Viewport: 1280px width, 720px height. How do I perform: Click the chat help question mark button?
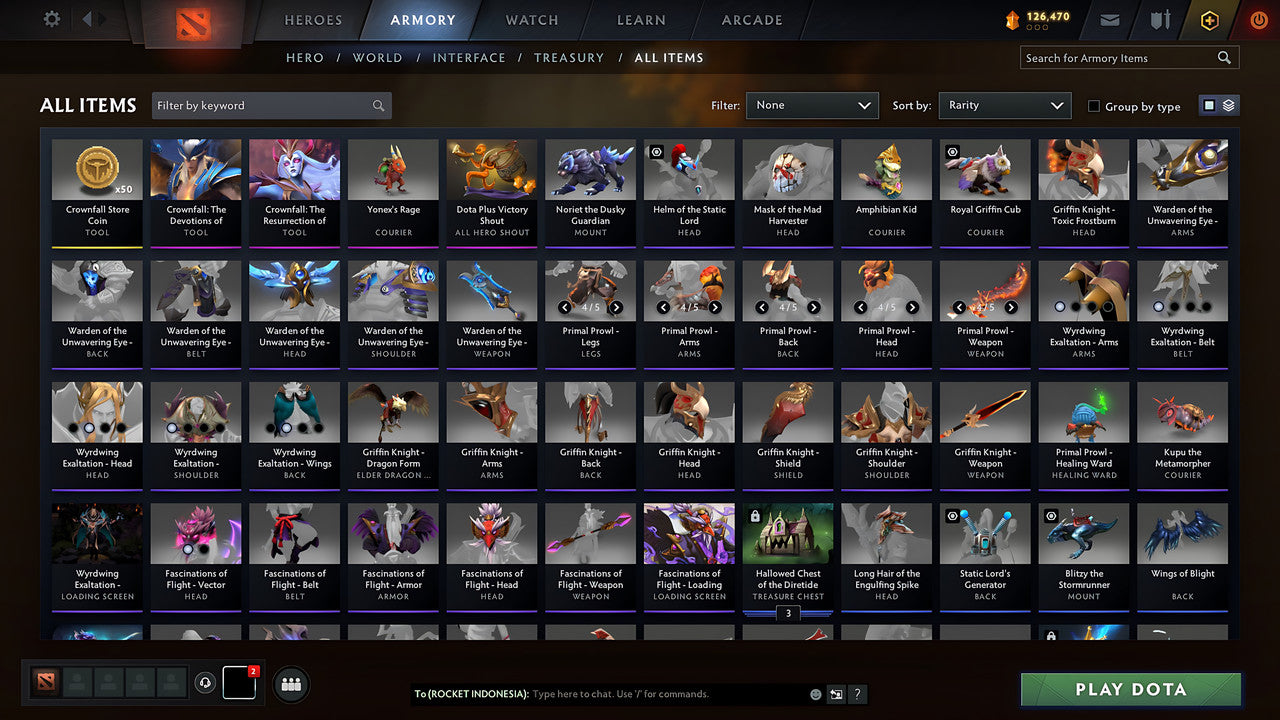click(857, 693)
